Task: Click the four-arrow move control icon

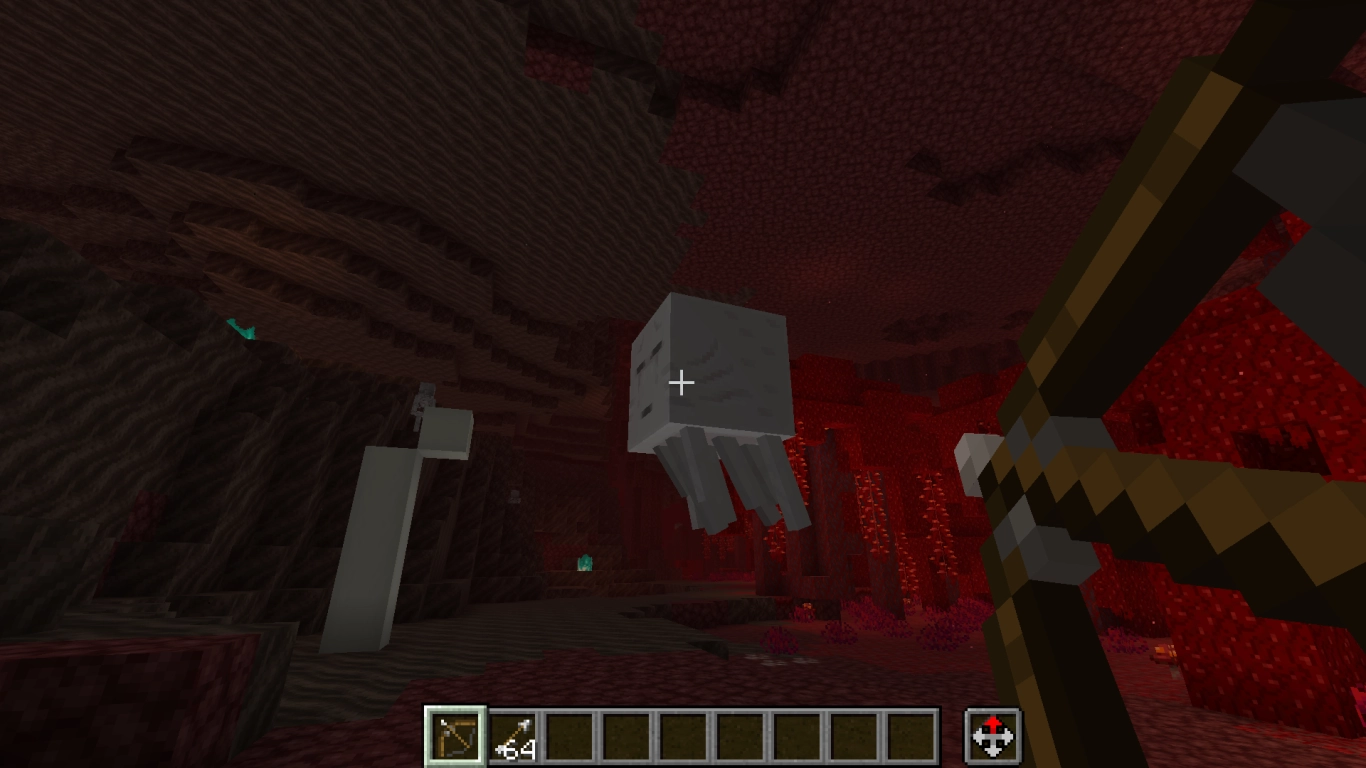Action: pos(992,737)
